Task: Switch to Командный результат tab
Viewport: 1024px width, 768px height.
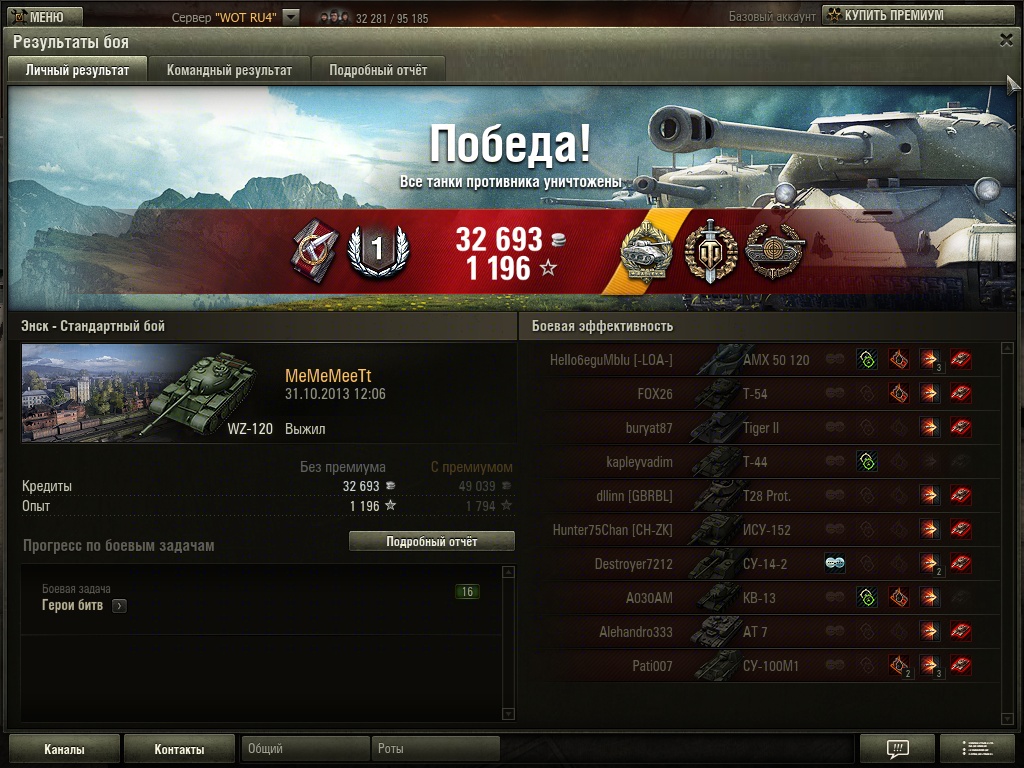Action: (229, 70)
